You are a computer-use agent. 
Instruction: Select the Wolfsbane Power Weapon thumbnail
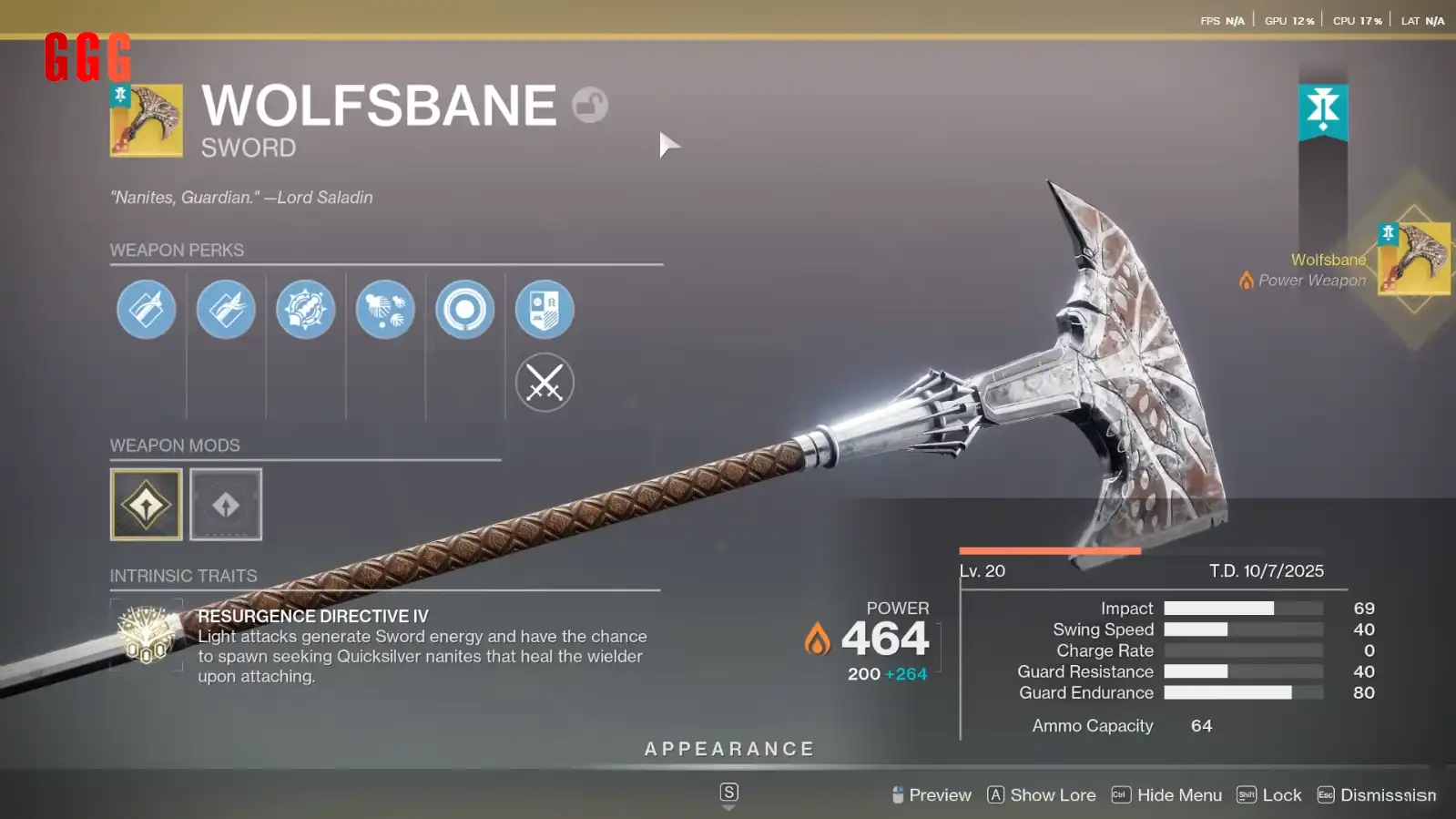(x=1413, y=259)
